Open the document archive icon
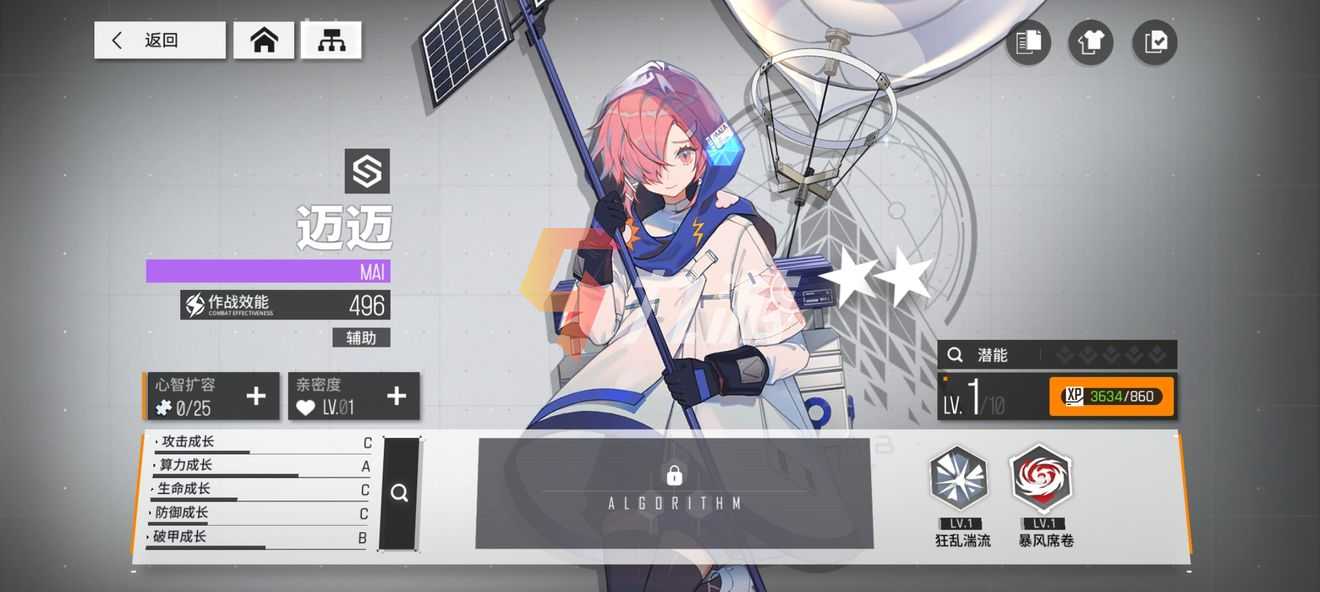The height and width of the screenshot is (592, 1320). (x=1028, y=42)
